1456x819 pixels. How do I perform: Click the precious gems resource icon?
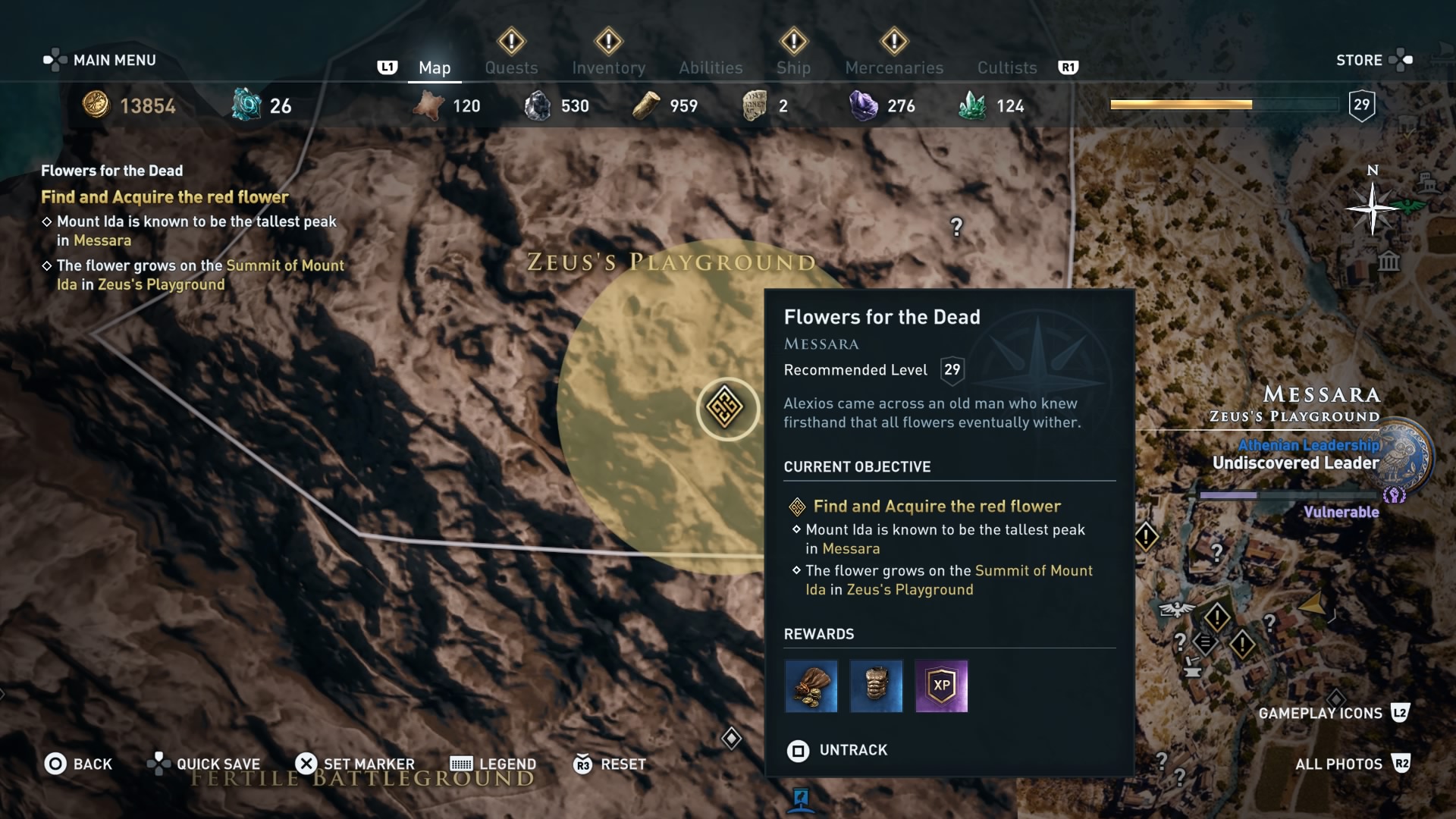pos(862,105)
